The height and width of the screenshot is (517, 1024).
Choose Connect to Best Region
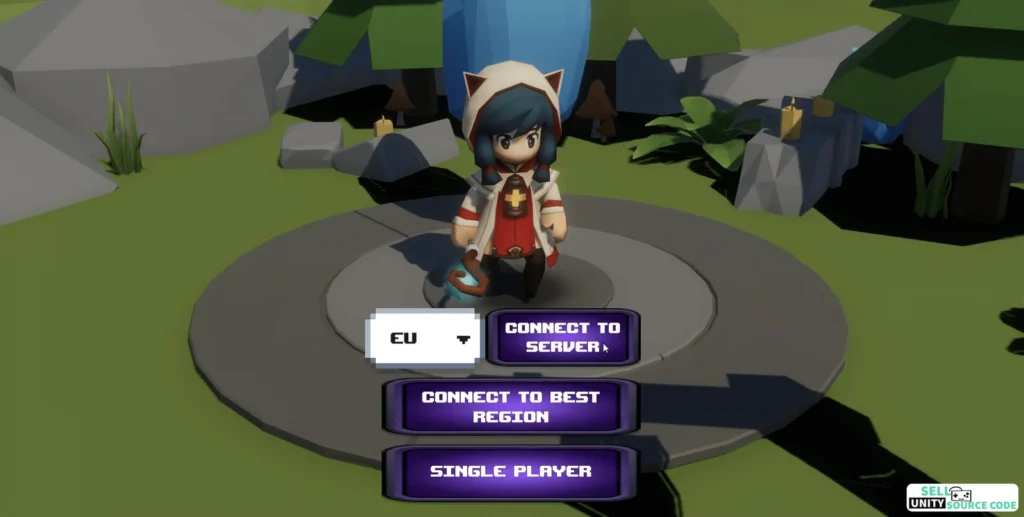click(x=510, y=406)
